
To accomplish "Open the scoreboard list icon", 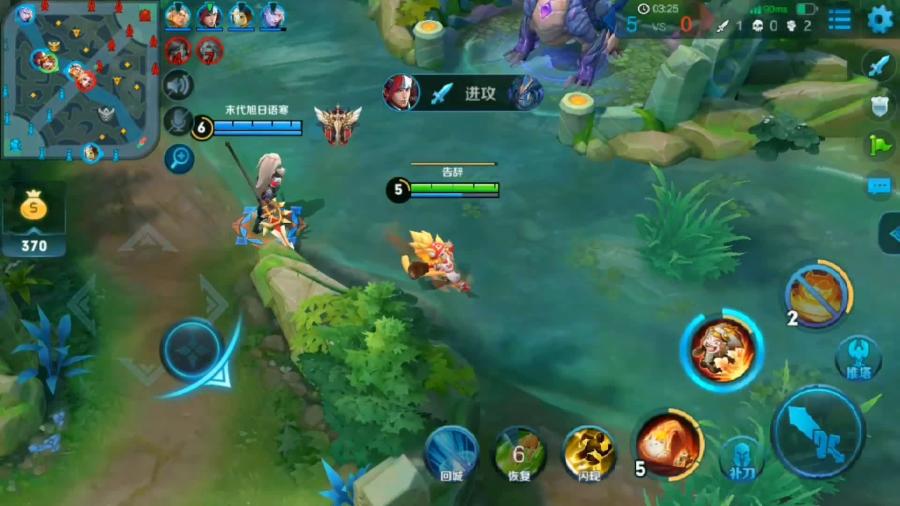I will point(840,19).
